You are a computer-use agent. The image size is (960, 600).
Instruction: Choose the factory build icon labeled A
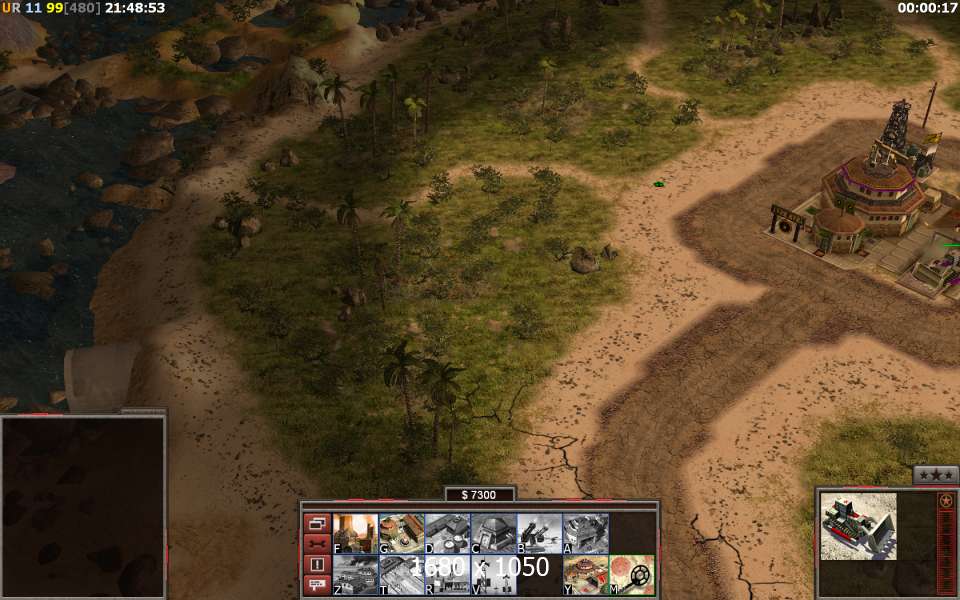(585, 533)
